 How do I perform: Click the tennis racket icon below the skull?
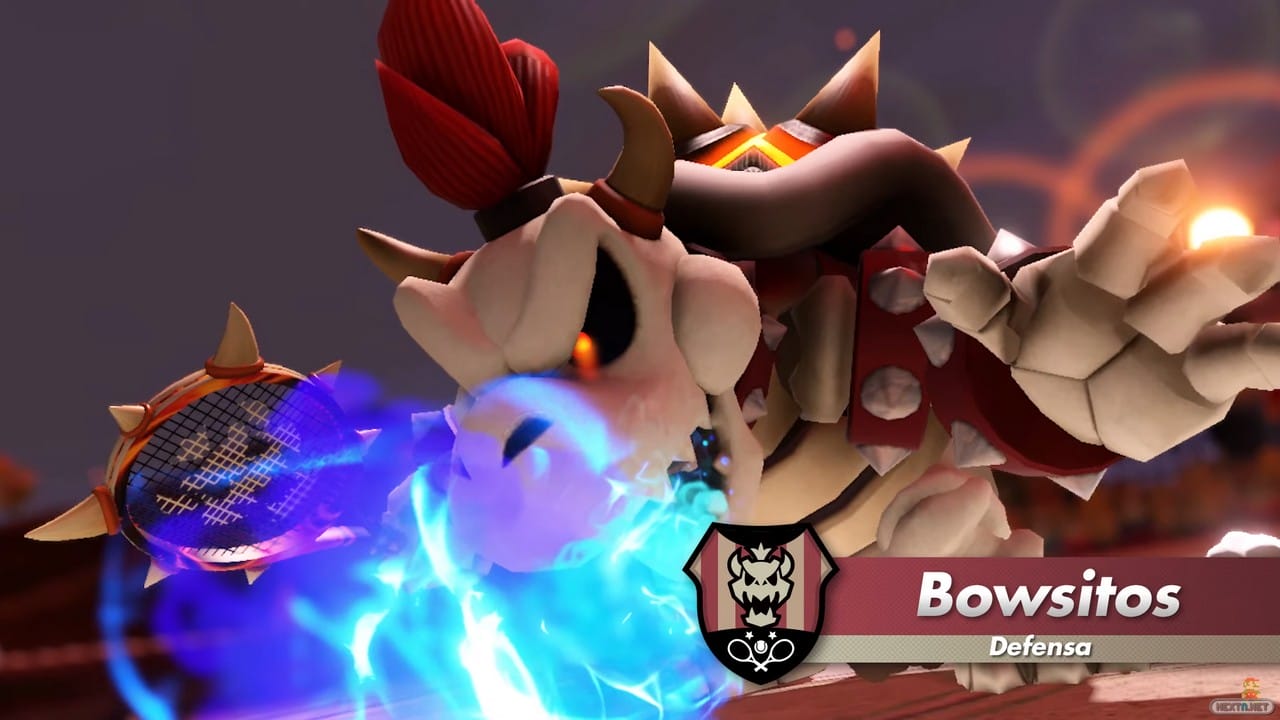pos(760,651)
